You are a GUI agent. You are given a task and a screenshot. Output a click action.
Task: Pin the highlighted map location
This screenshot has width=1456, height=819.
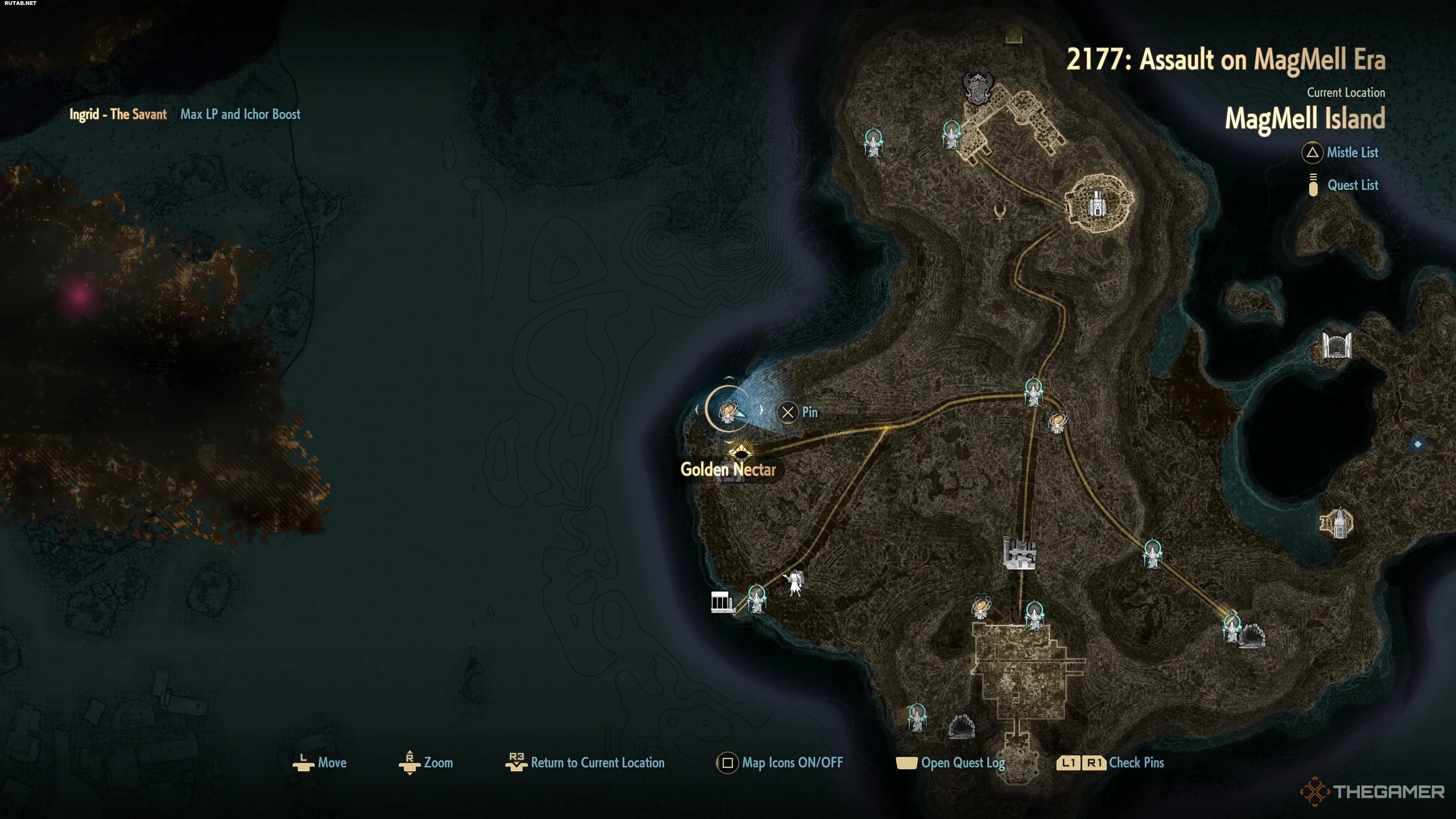tap(788, 413)
